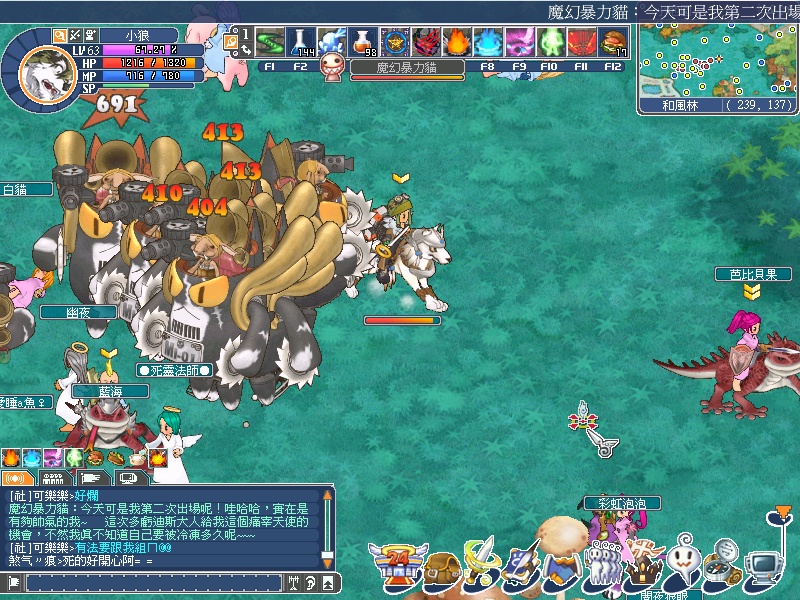Use the red potion with 98 left
The width and height of the screenshot is (800, 600).
coord(364,43)
